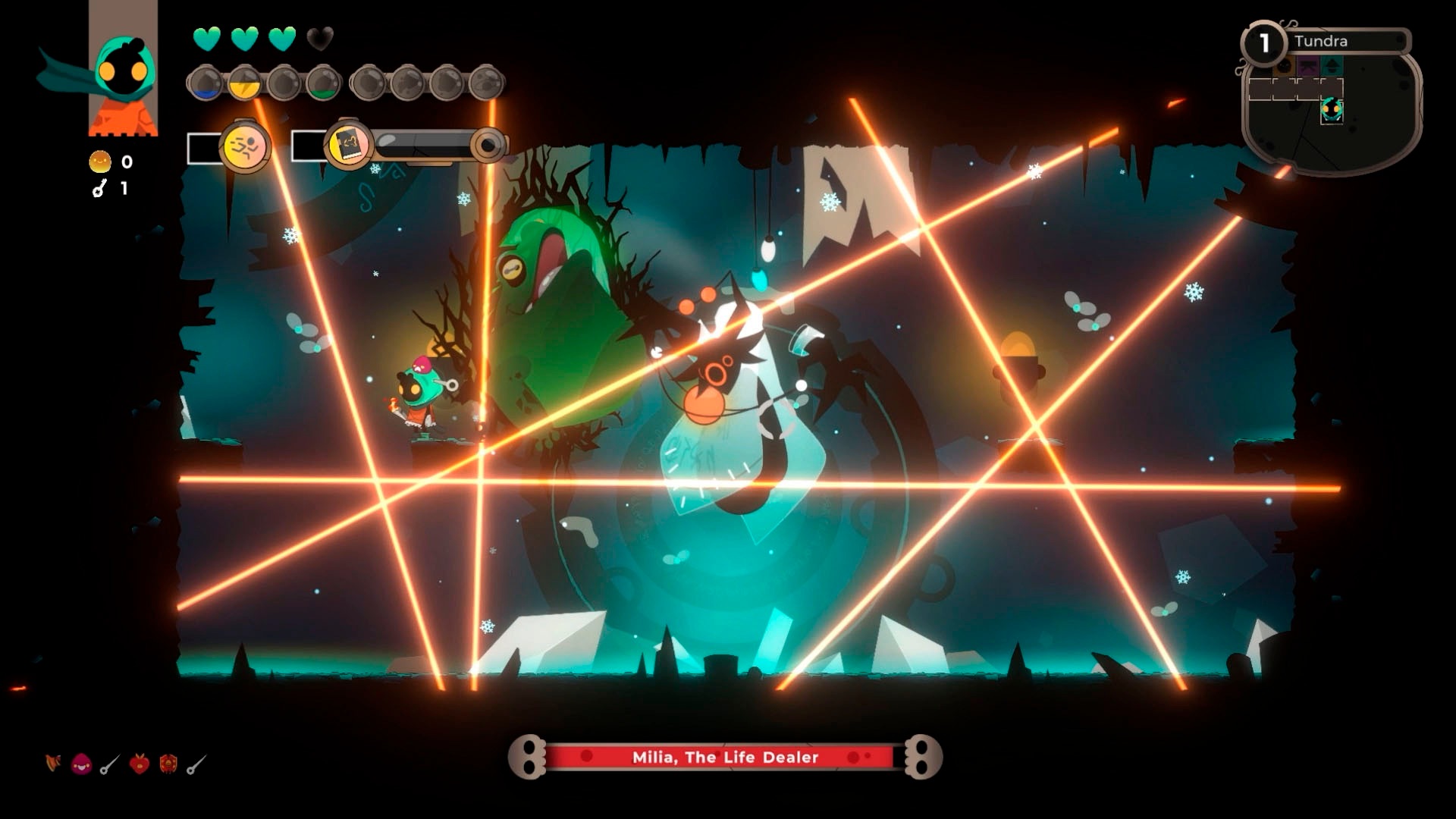Screen dimensions: 1456x819
Task: Open the level 1 badge on minimap
Action: [1263, 43]
